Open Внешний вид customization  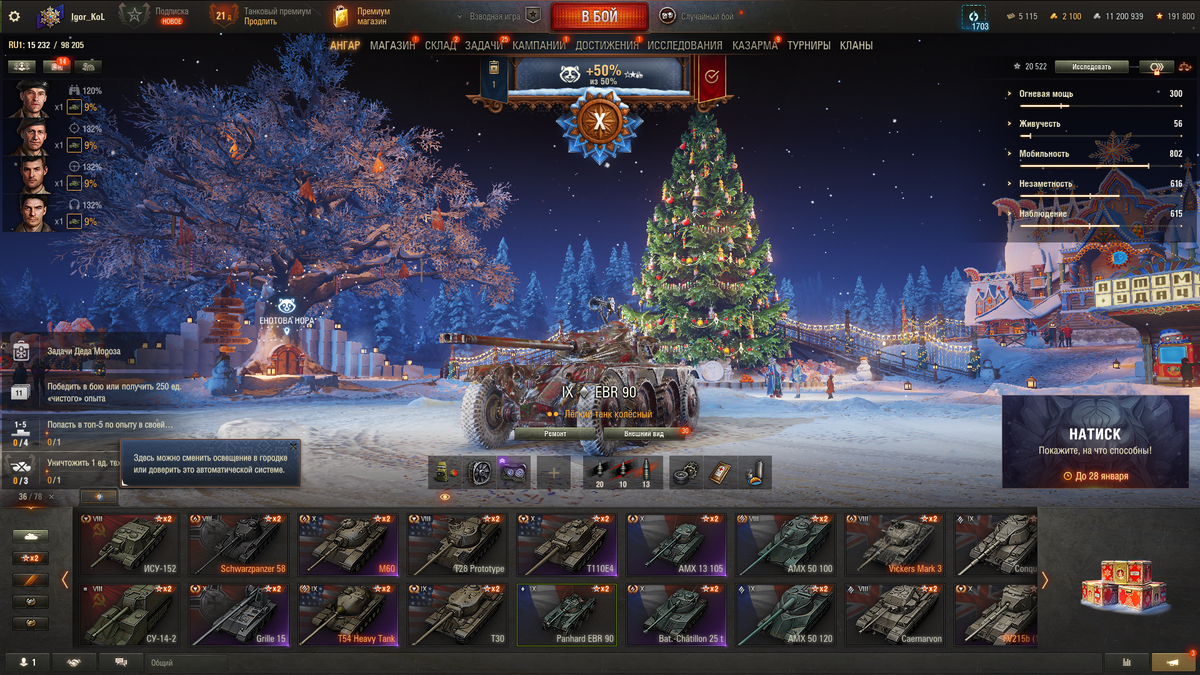tap(644, 434)
